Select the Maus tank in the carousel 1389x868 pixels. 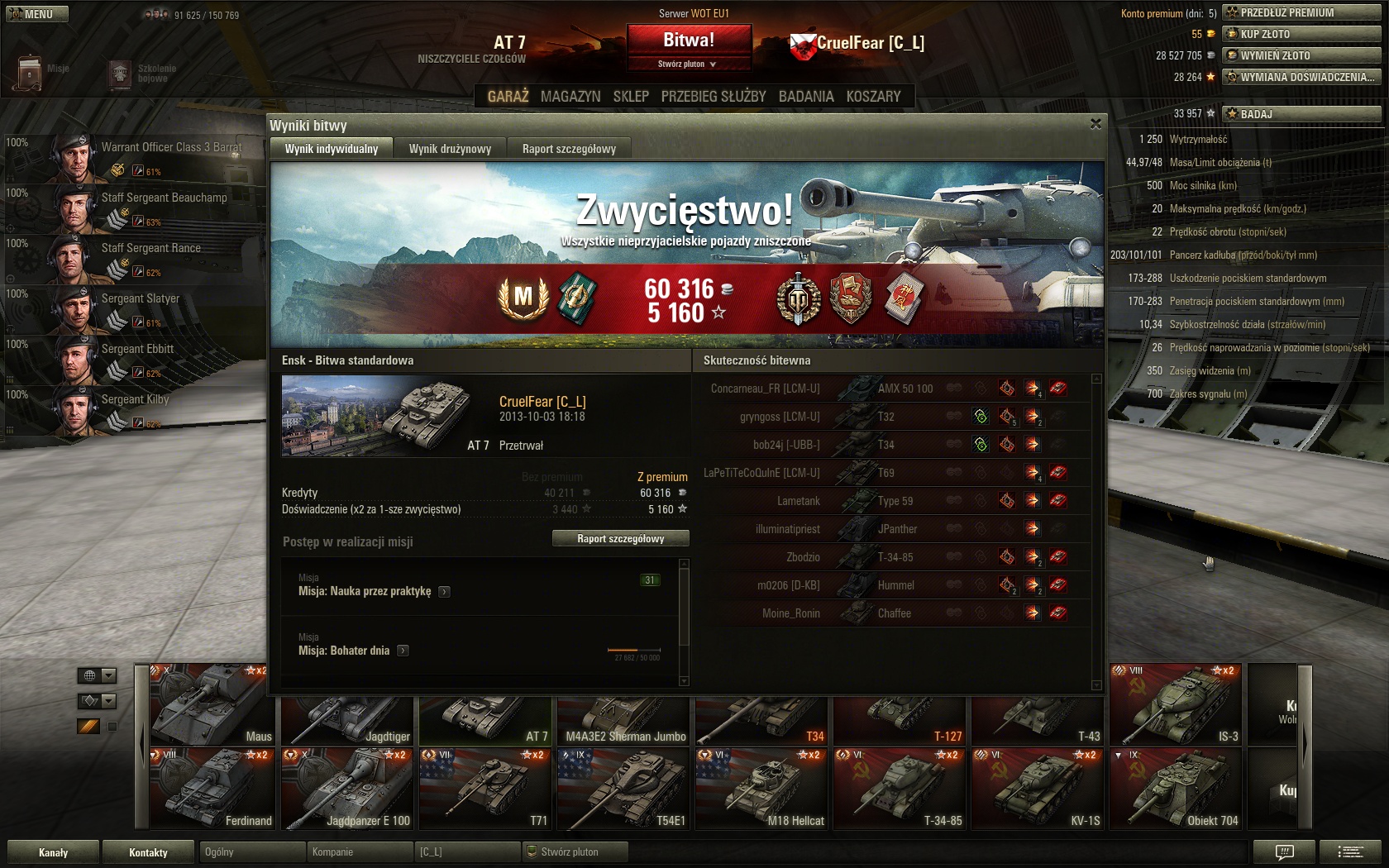point(212,704)
